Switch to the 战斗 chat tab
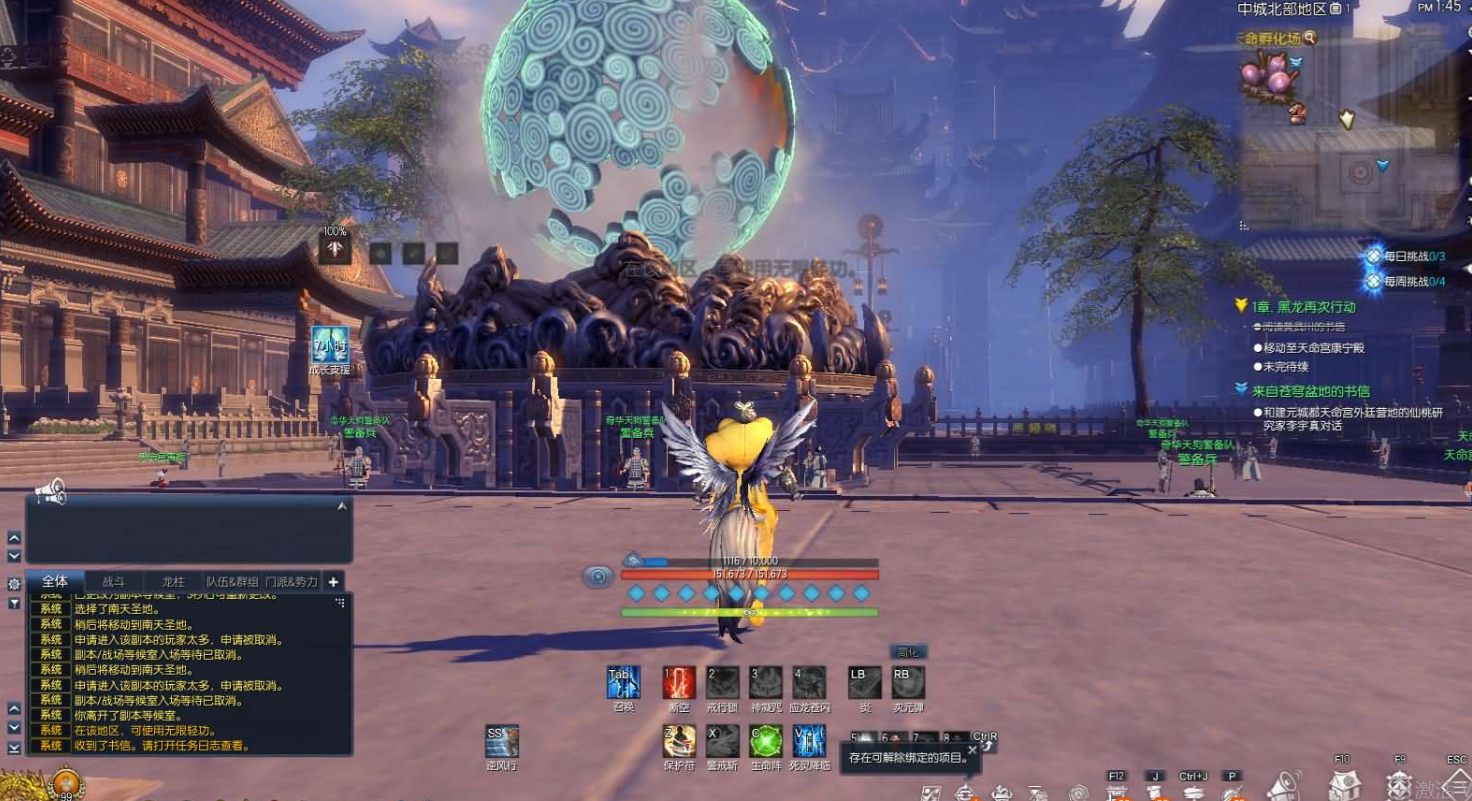1472x801 pixels. 113,581
